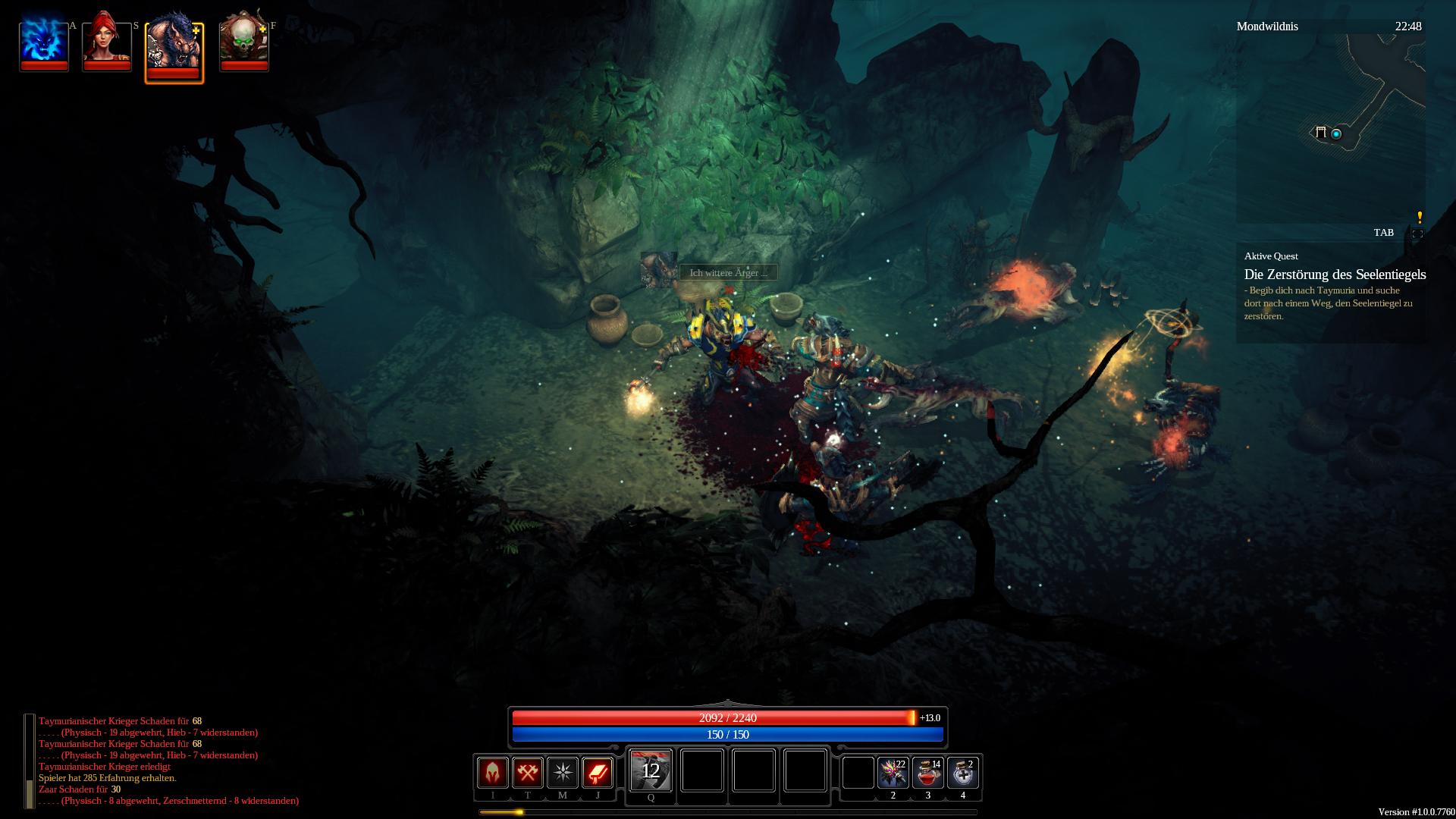This screenshot has width=1456, height=819.
Task: Use the feather bundle consumable with 22 charges
Action: coord(893,773)
